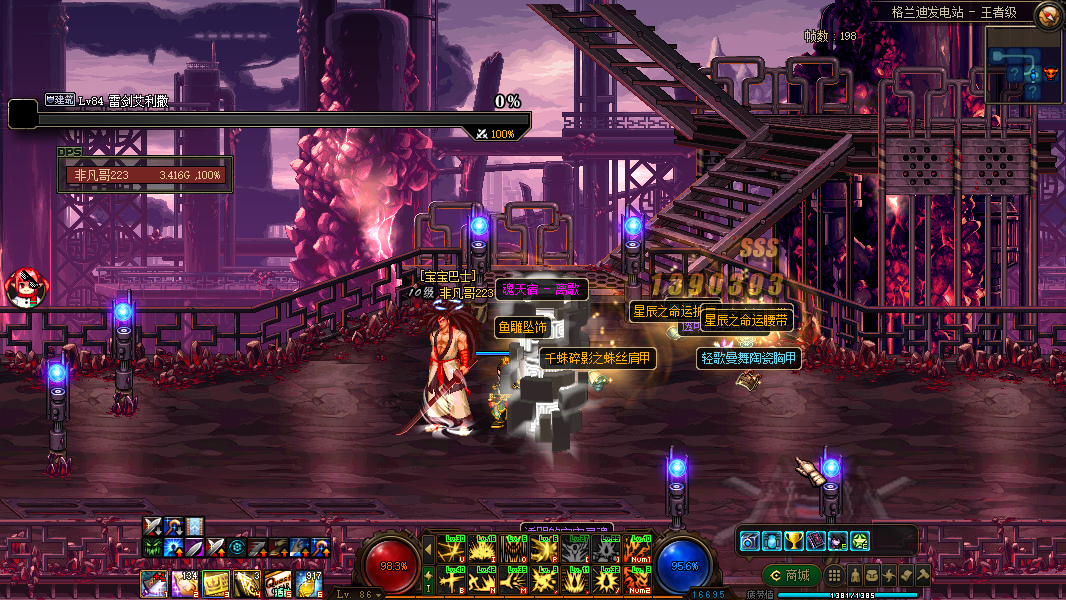This screenshot has width=1066, height=600.
Task: Click the gold trophy icon
Action: [x=793, y=541]
